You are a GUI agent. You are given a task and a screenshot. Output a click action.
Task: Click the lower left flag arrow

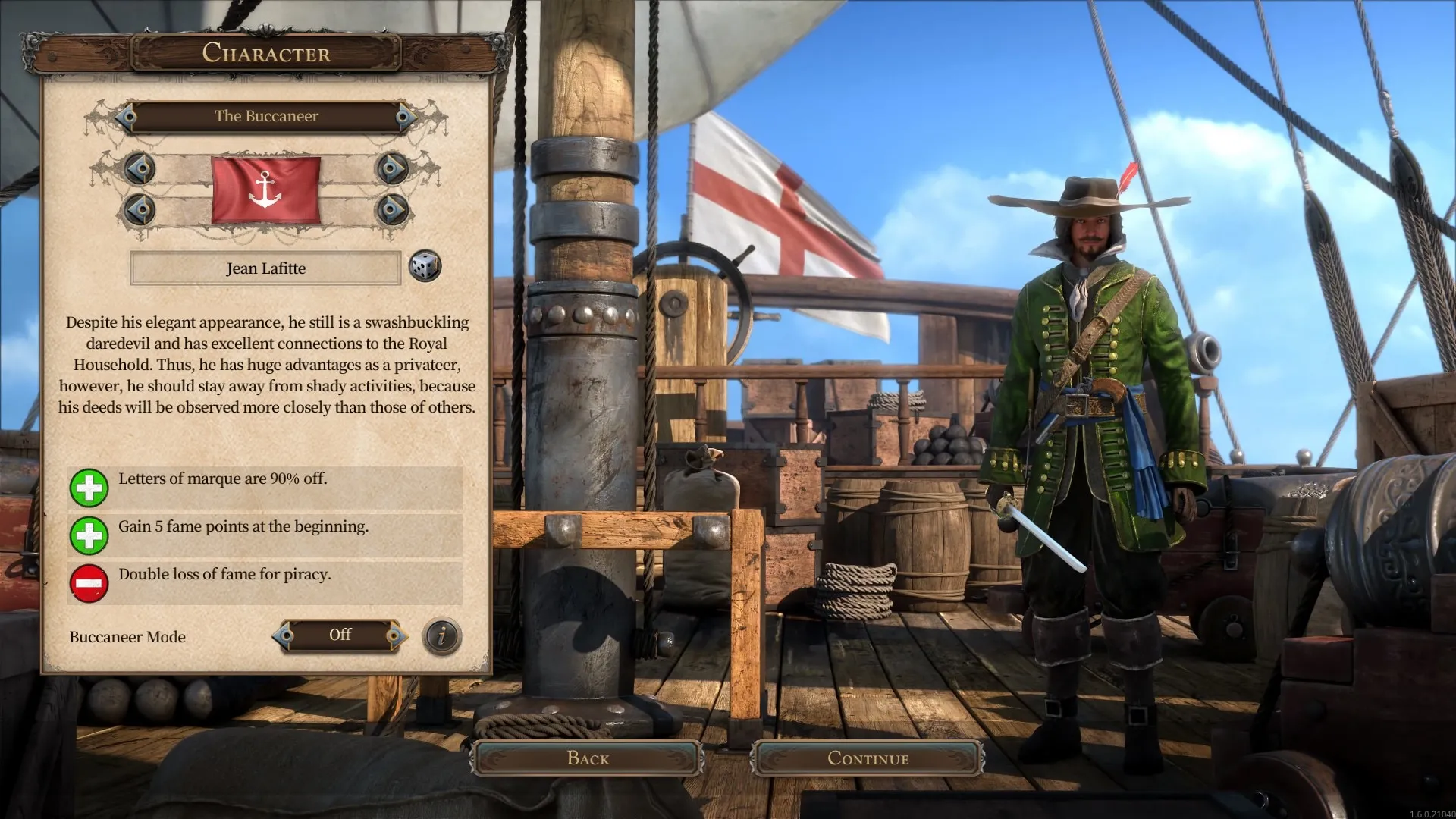pyautogui.click(x=140, y=209)
